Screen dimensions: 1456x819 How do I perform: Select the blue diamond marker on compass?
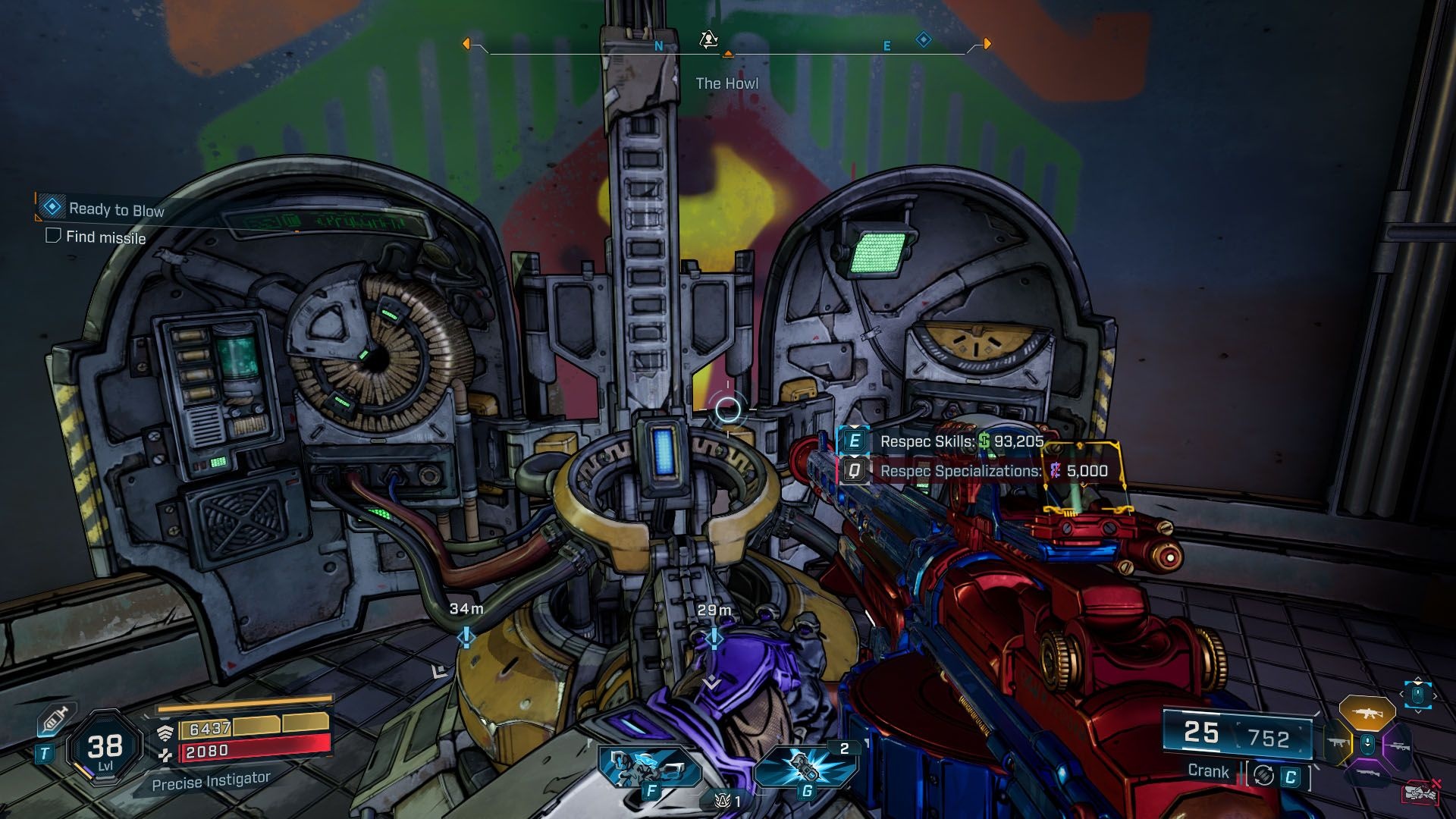923,39
